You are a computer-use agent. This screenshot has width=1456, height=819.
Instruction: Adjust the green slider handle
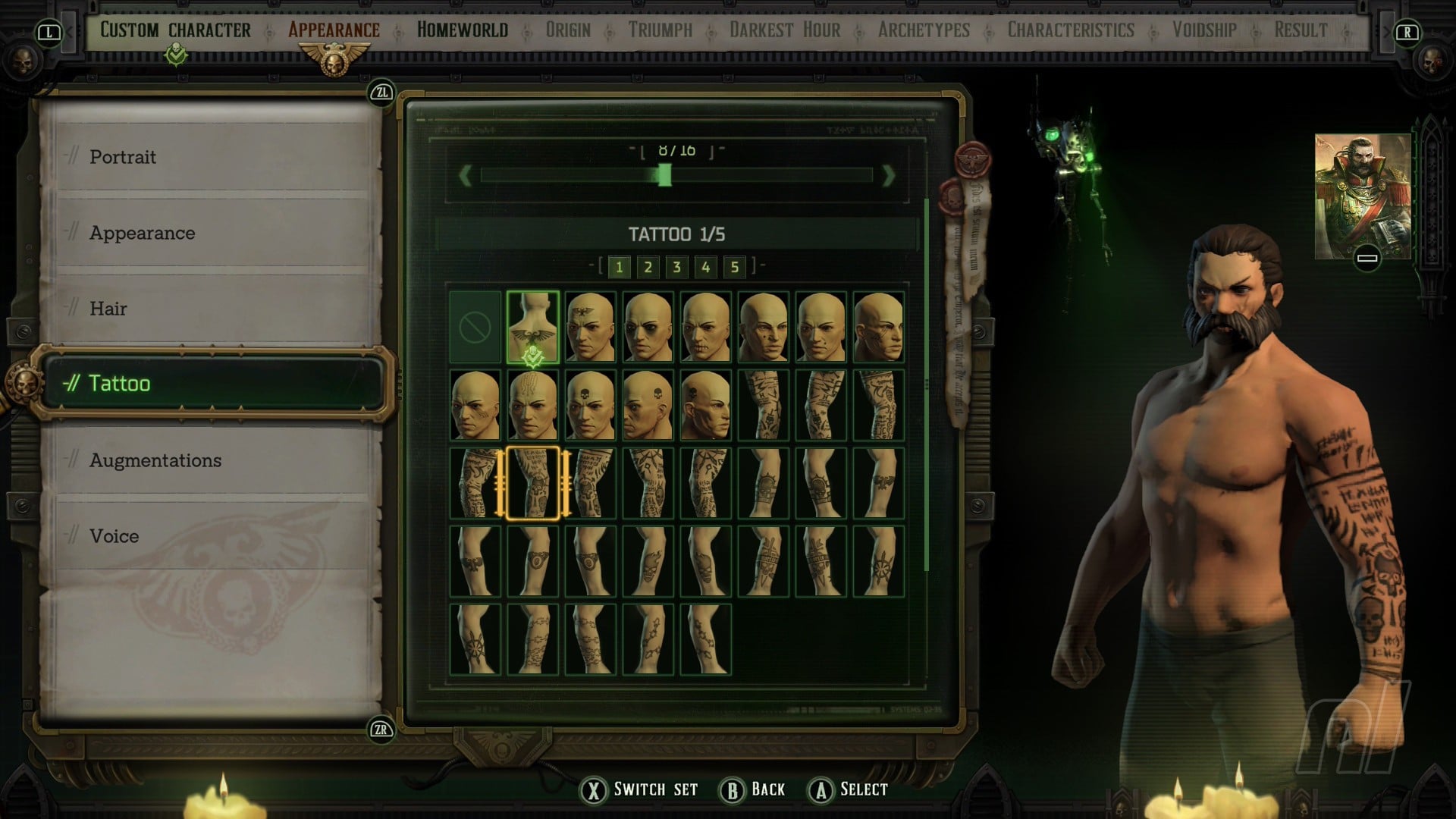[x=664, y=176]
